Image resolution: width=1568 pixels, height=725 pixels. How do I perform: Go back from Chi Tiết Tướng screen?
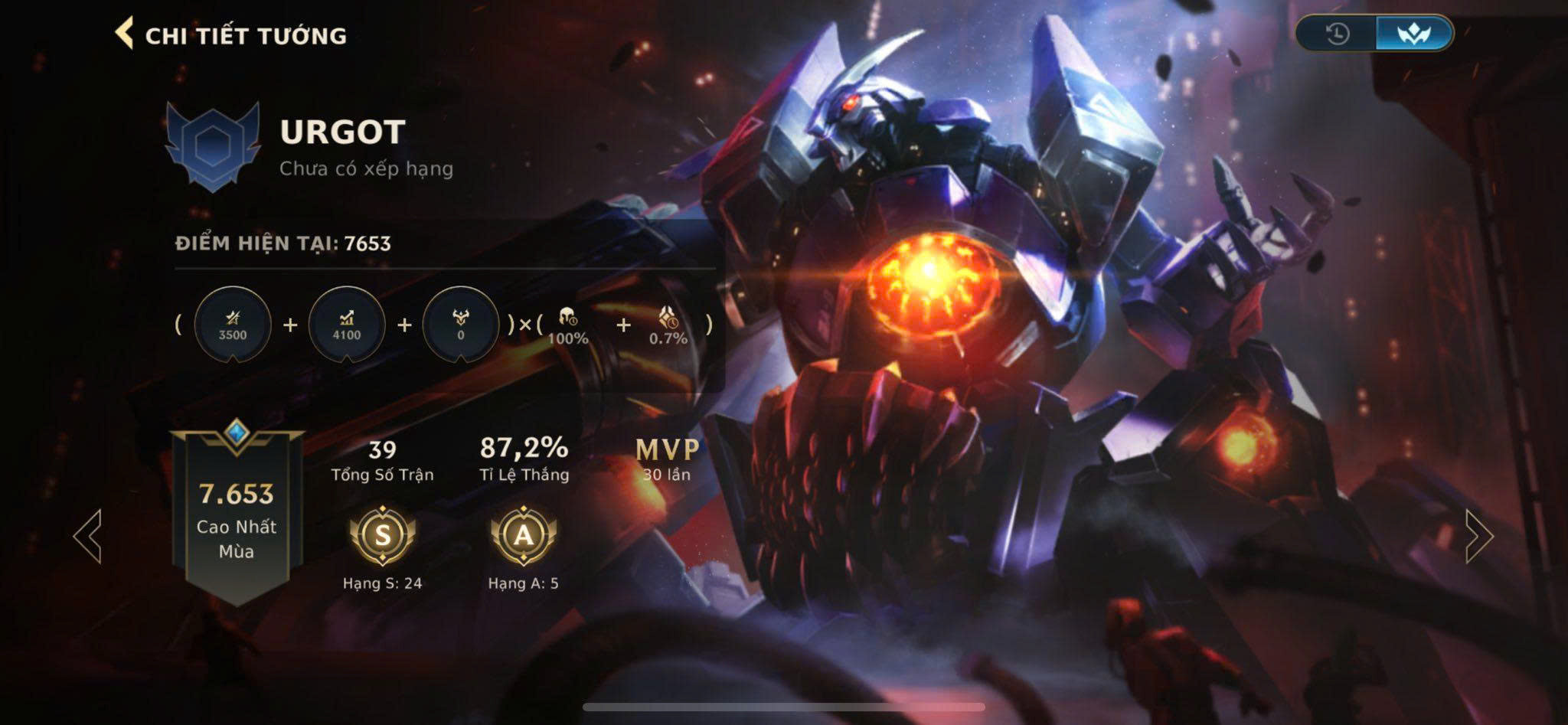pyautogui.click(x=124, y=34)
